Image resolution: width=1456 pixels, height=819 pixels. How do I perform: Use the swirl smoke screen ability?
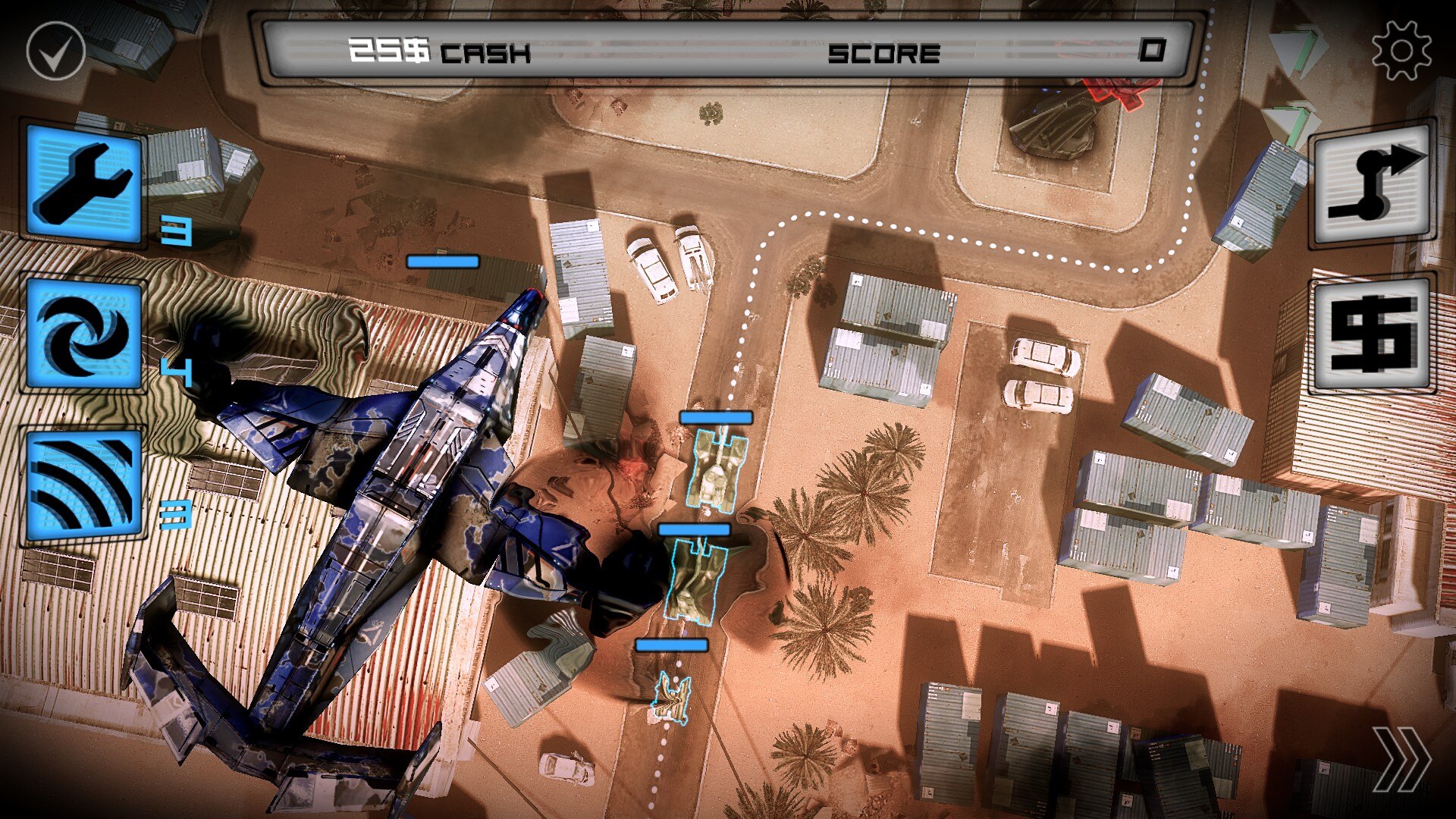tap(83, 334)
